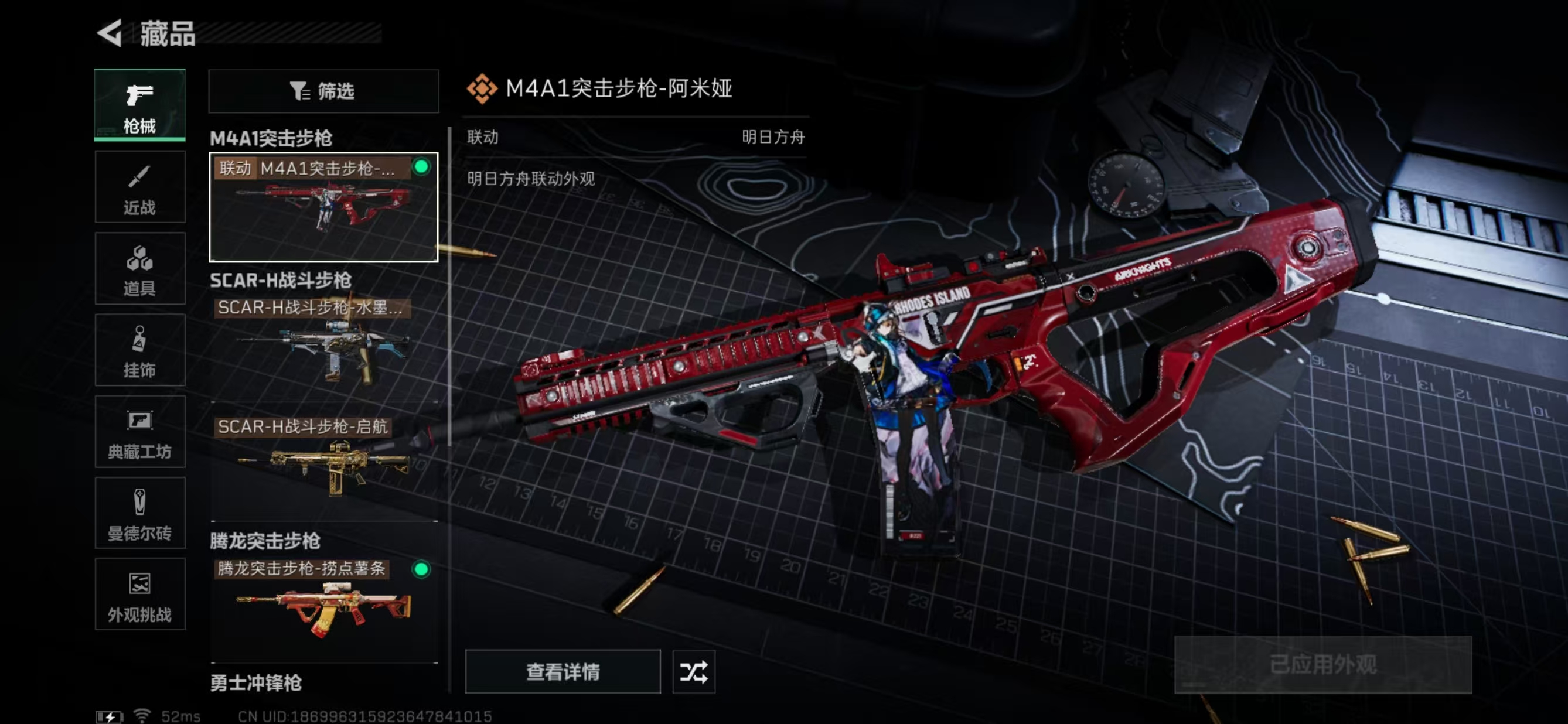The image size is (1568, 724).
Task: View skin details with 查看详情
Action: tap(563, 672)
